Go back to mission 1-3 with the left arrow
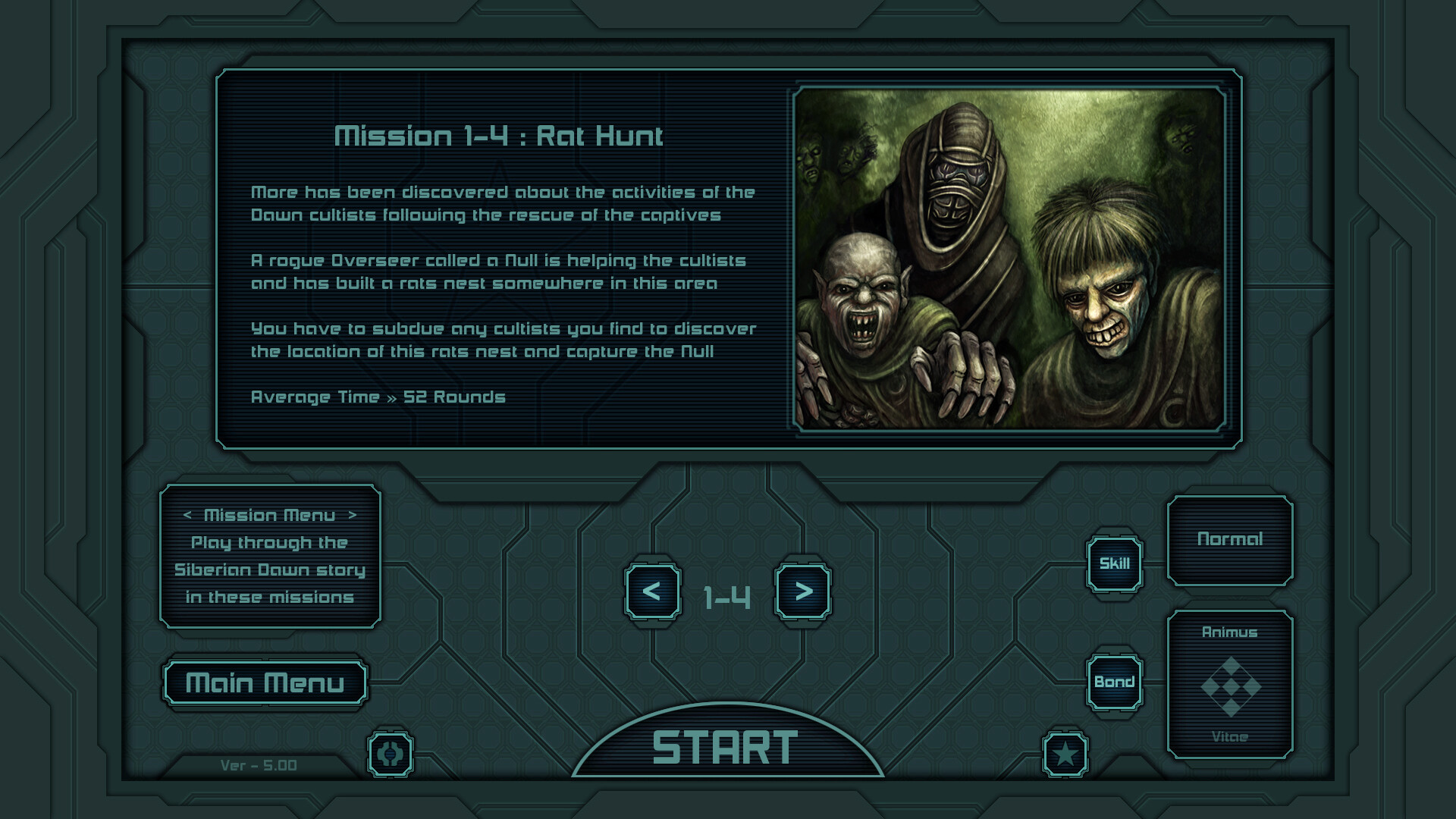 click(x=654, y=595)
